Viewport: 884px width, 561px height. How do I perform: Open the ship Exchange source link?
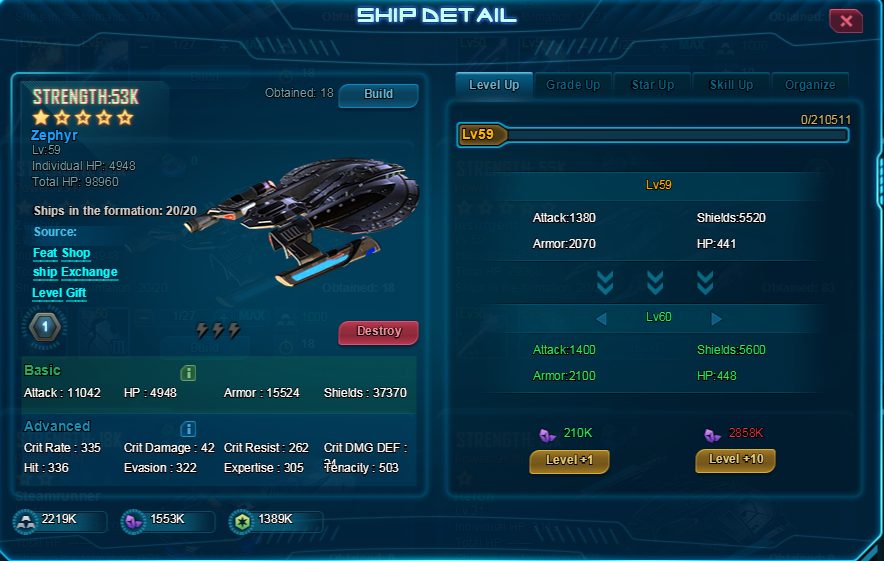(75, 272)
